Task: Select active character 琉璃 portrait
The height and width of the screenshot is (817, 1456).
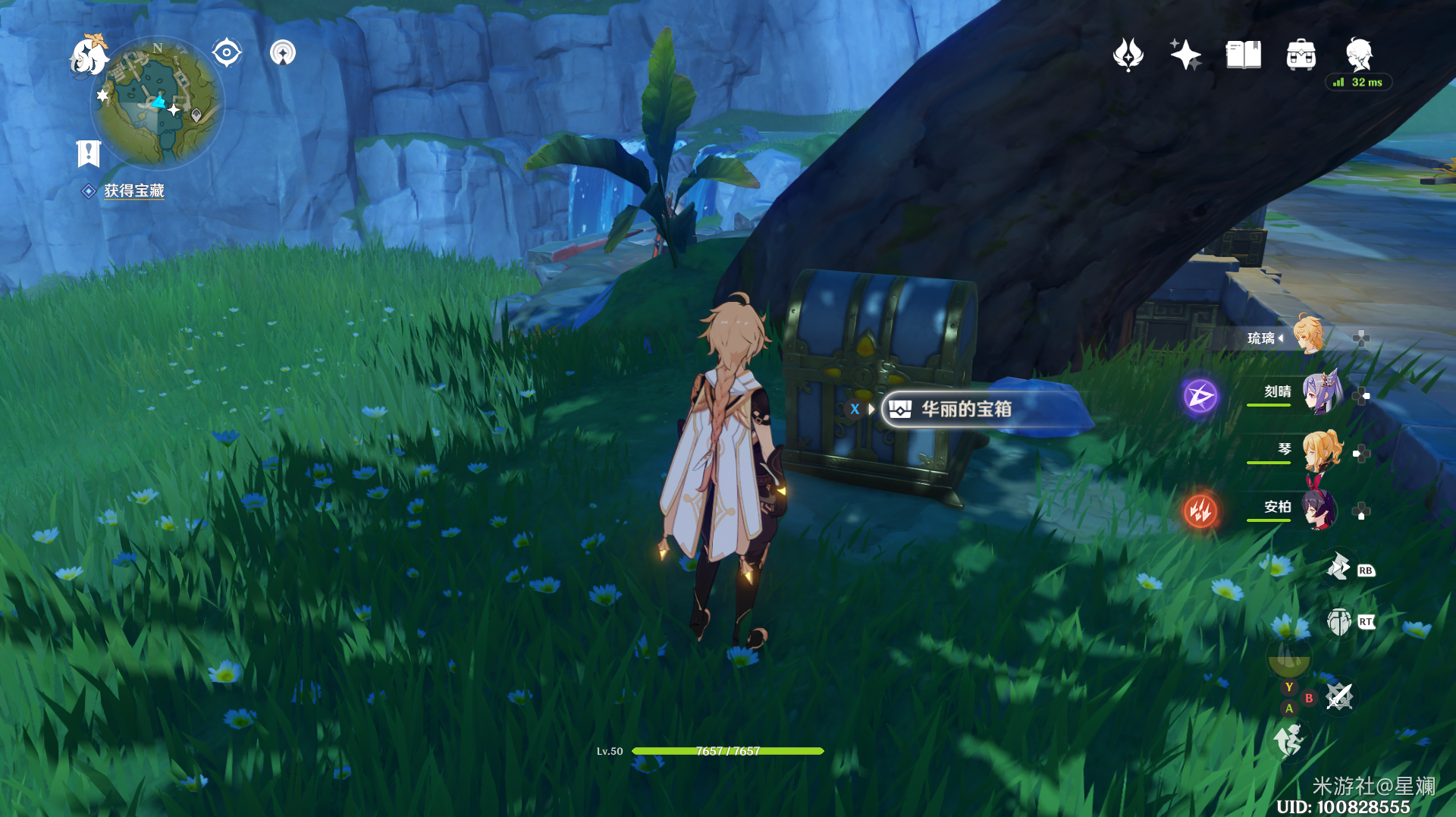Action: pos(1308,335)
